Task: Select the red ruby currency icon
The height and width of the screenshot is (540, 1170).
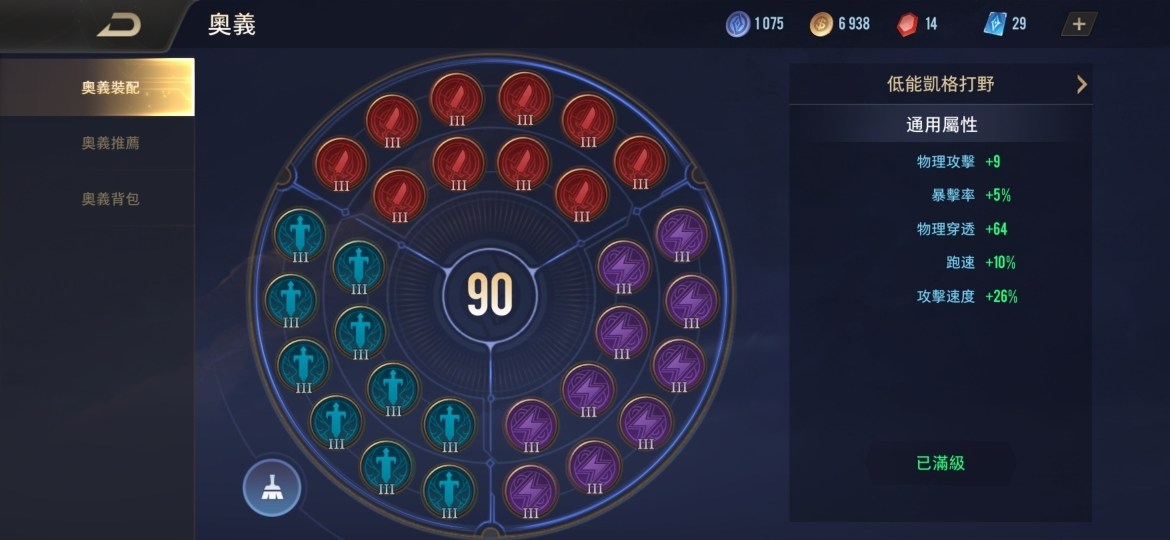Action: coord(905,24)
